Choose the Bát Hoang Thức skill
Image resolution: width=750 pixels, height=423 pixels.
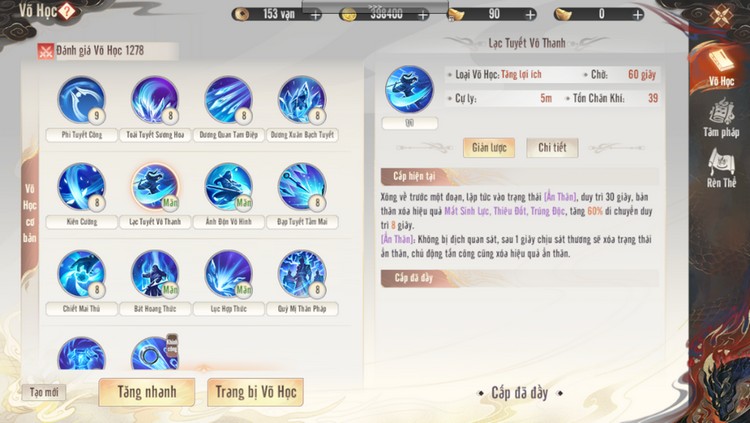click(x=155, y=274)
